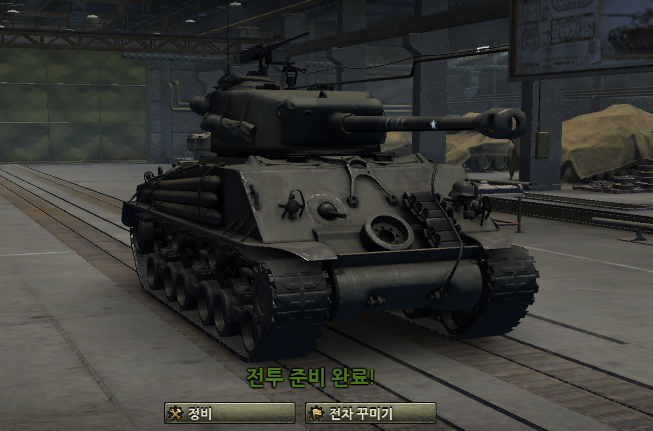Open the 정비 (Service) button
653x431 pixels.
[x=230, y=413]
